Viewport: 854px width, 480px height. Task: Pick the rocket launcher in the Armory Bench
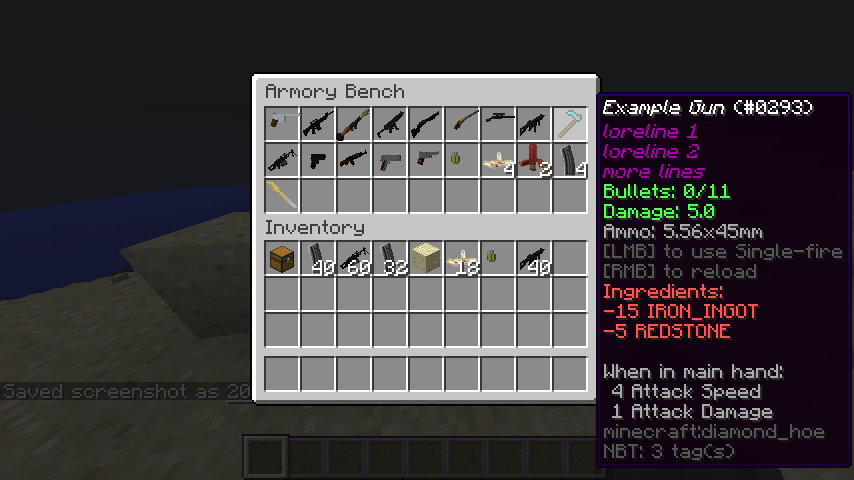pyautogui.click(x=354, y=124)
